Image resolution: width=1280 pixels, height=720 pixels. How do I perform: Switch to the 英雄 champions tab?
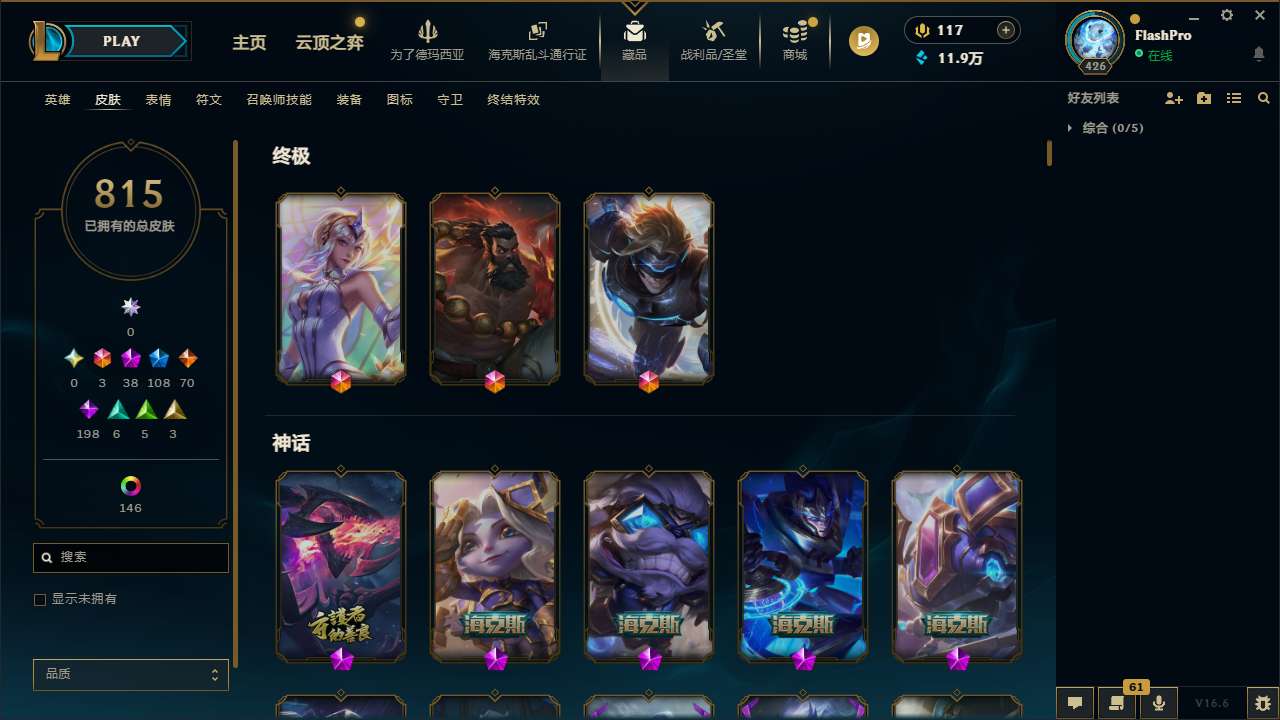(57, 100)
